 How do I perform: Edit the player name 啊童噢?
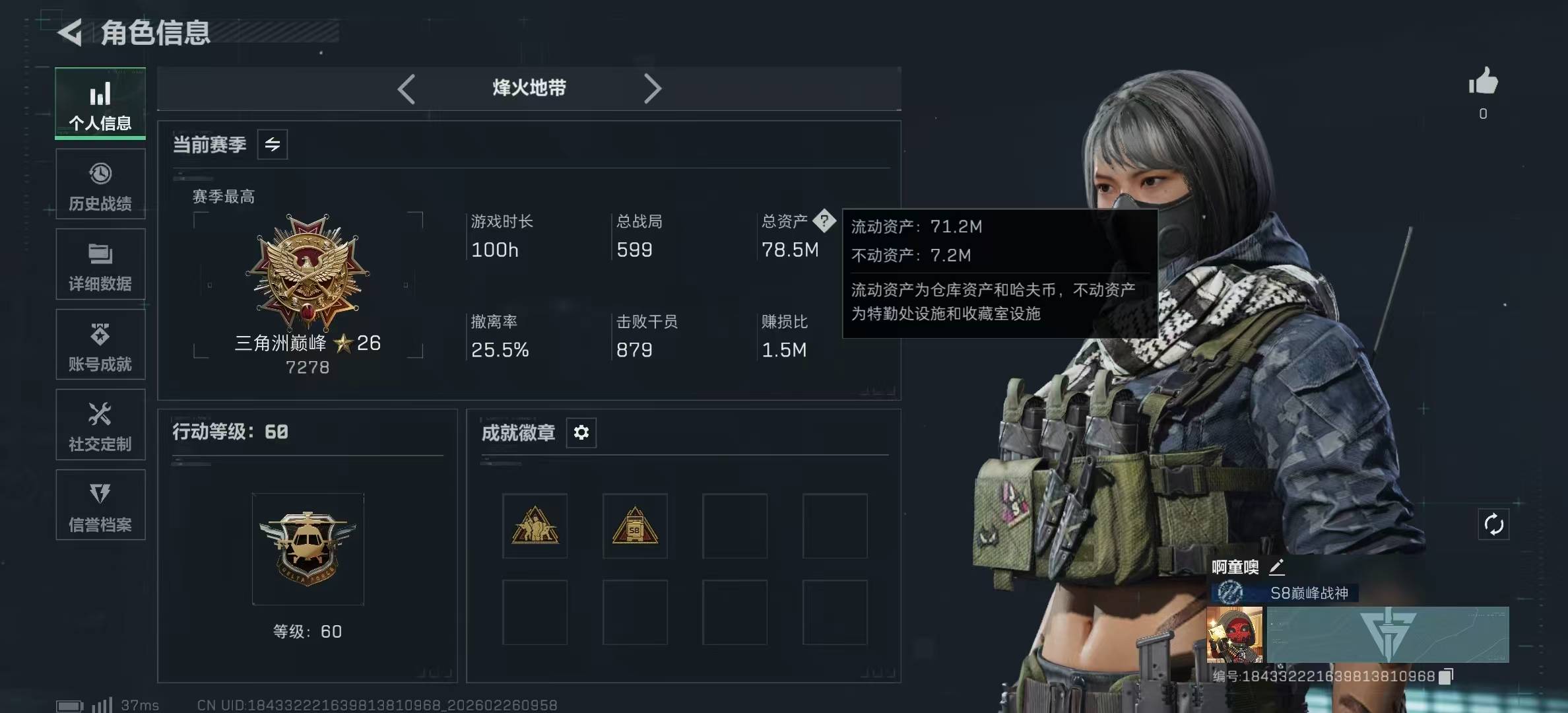coord(1277,566)
